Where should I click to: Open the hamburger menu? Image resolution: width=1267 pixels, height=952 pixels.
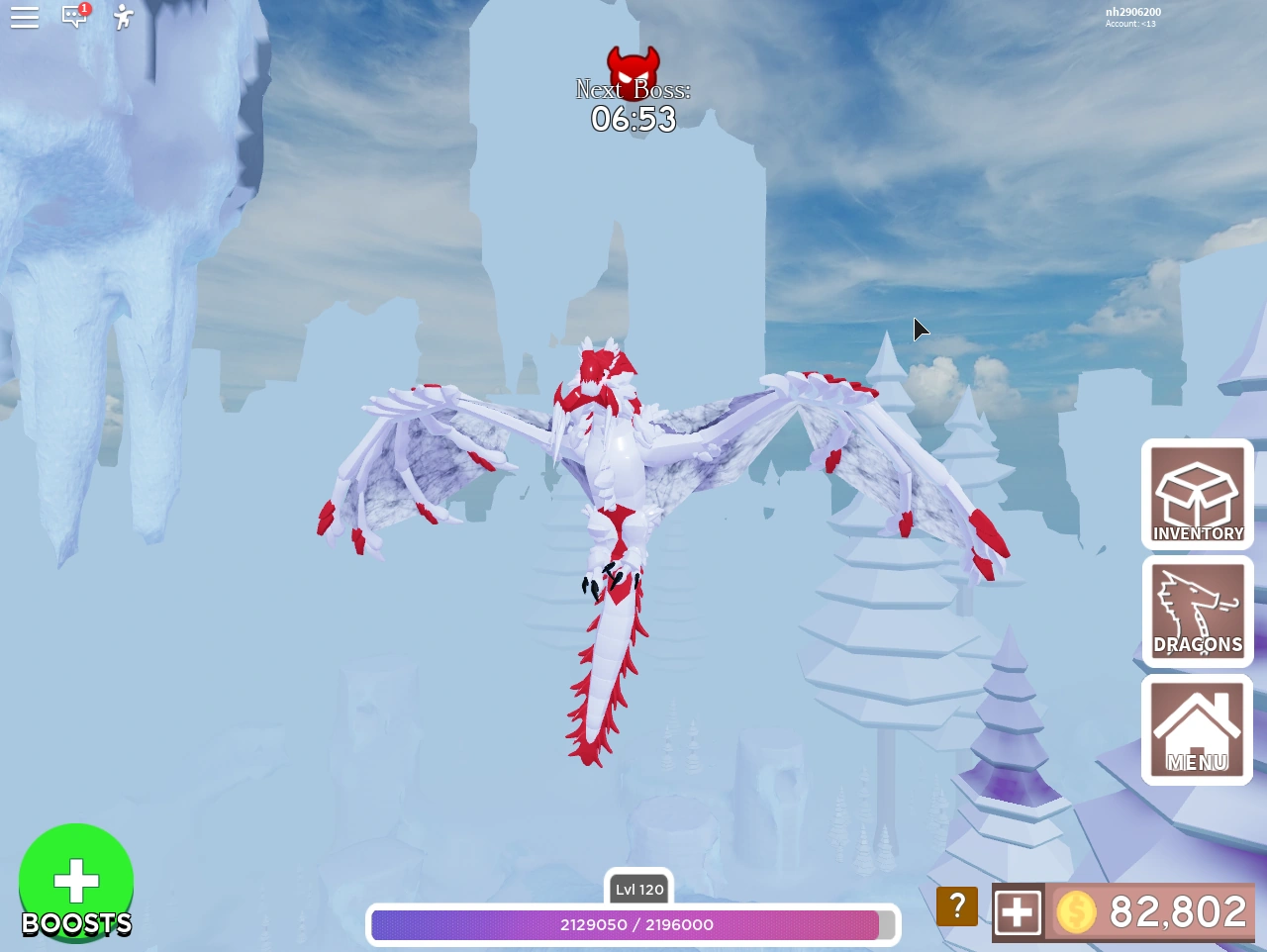25,17
